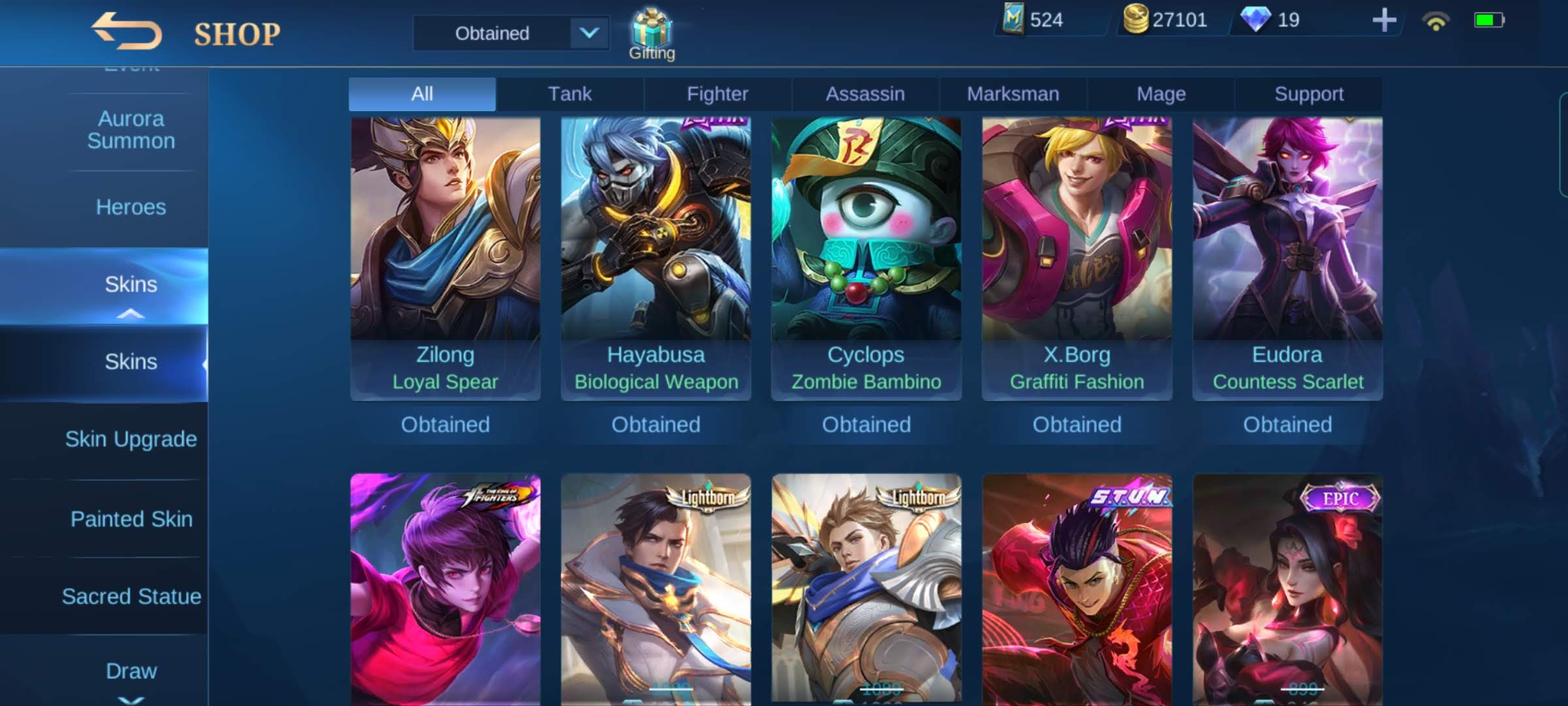Viewport: 1568px width, 706px height.
Task: Select the Support role filter
Action: [x=1307, y=93]
